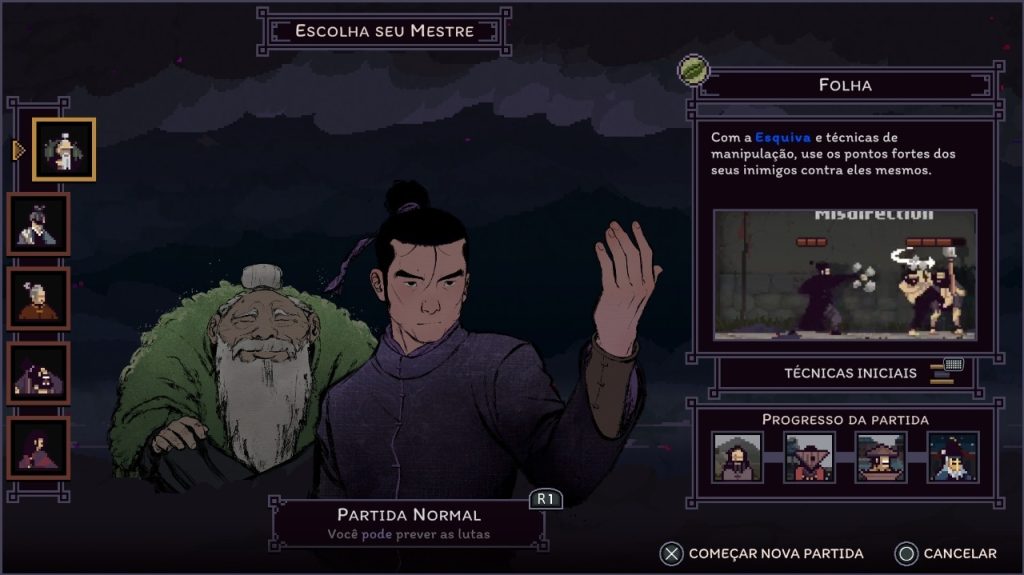Select the straw-hat boss in the boat
This screenshot has height=575, width=1024.
coord(881,457)
